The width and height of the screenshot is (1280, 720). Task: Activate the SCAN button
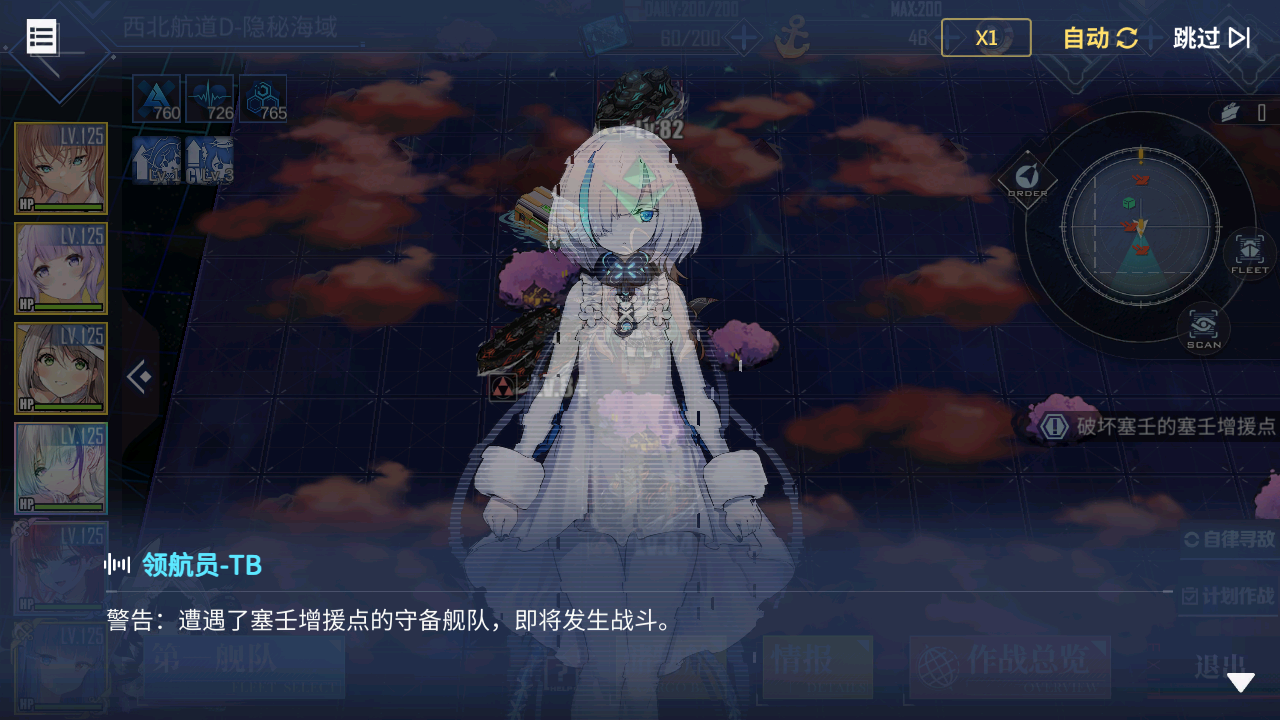[x=1203, y=328]
